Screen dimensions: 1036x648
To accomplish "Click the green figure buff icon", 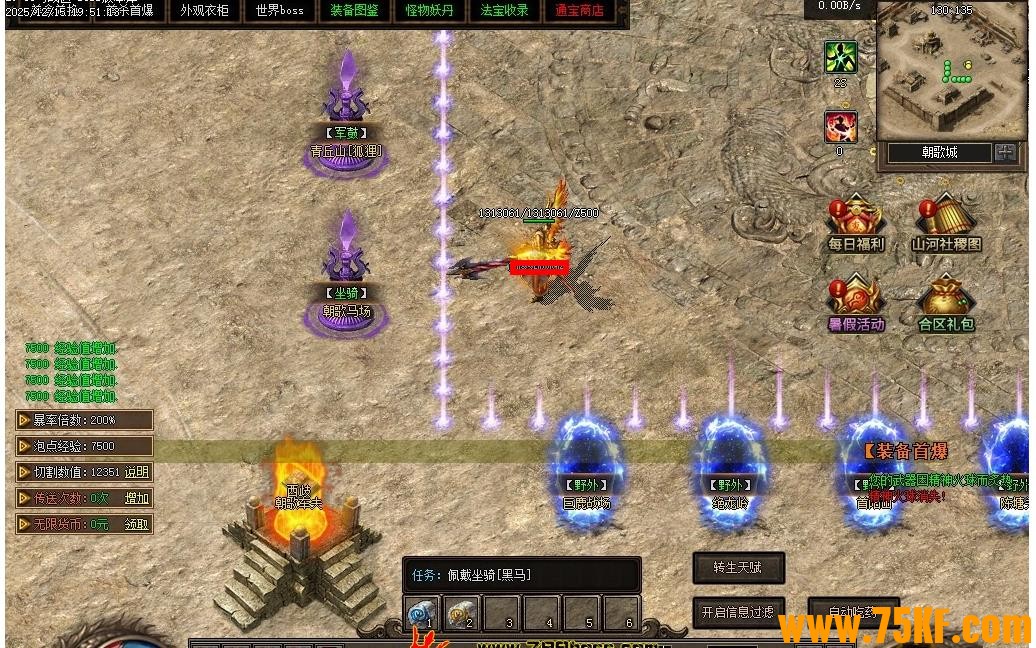I will (840, 57).
